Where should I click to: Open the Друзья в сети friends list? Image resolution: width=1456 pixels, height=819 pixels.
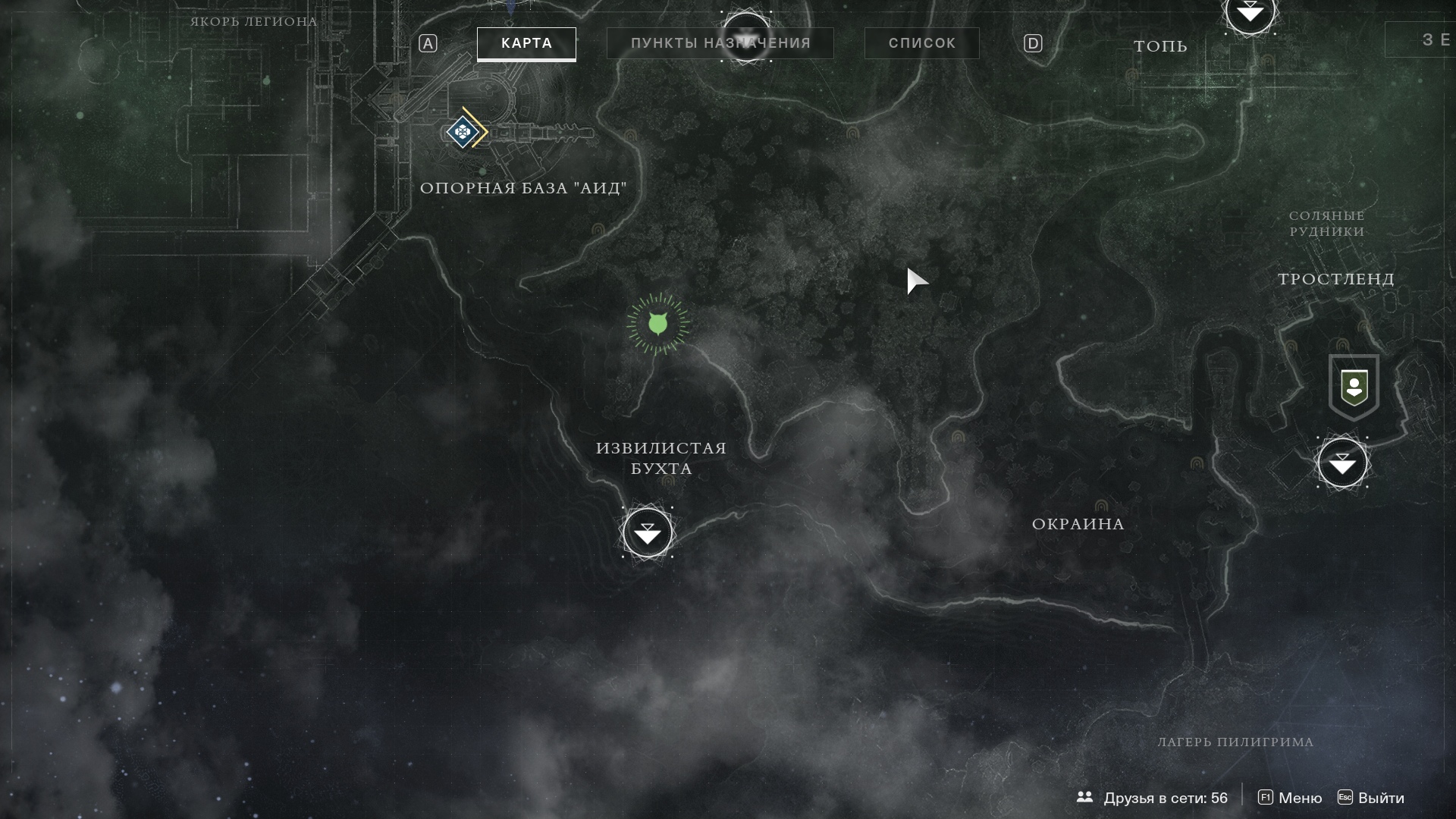[1152, 798]
